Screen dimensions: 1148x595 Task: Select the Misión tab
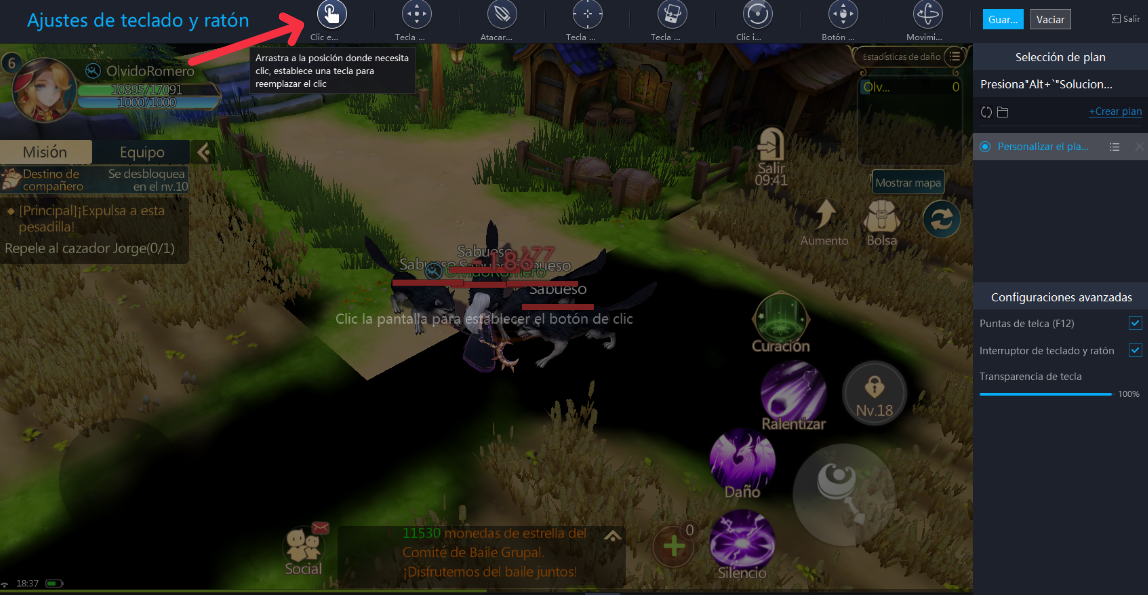(46, 152)
